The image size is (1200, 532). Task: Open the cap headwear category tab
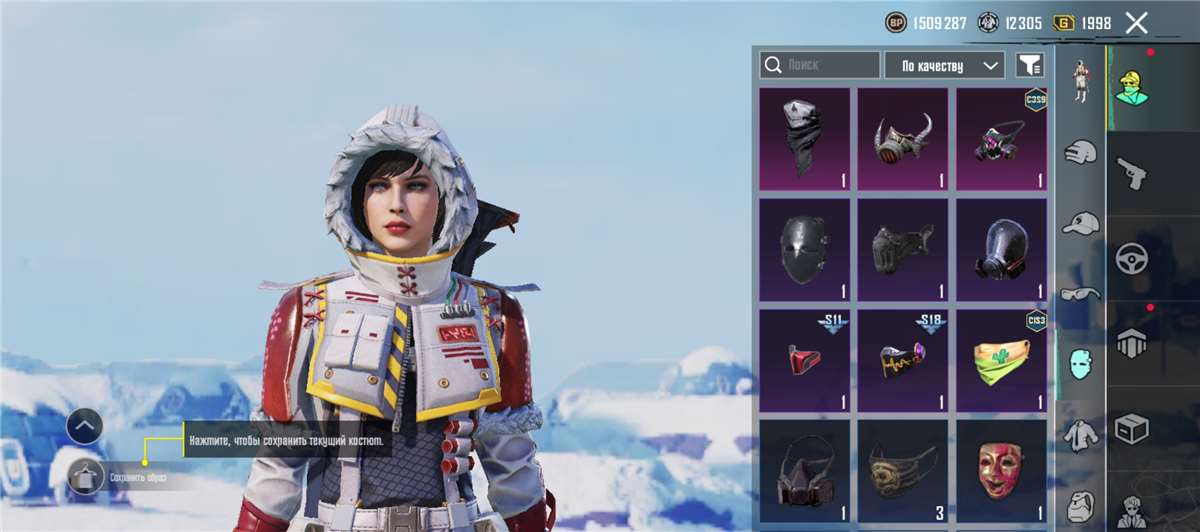[1080, 222]
